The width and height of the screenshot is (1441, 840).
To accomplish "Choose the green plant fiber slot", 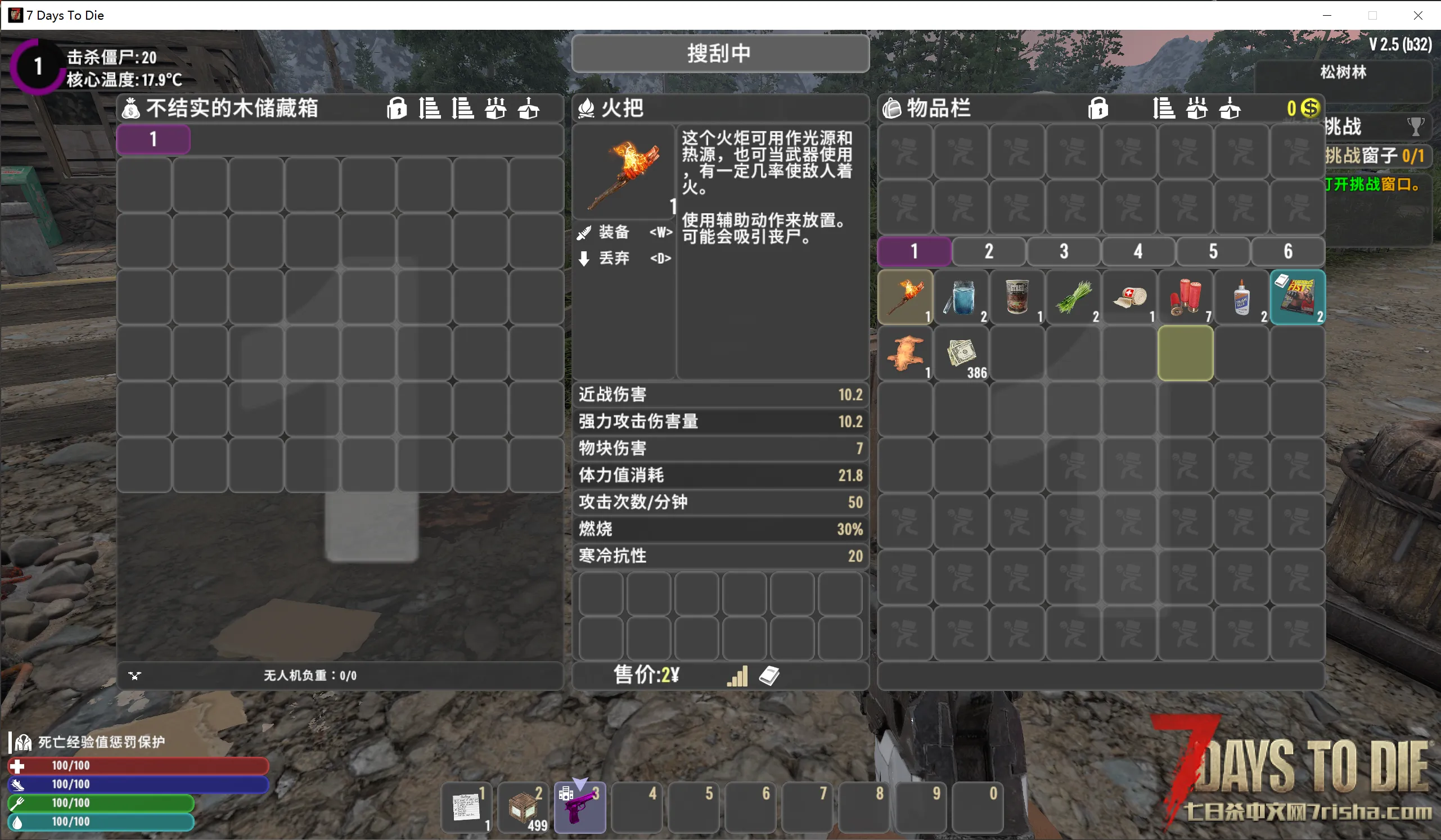I will (x=1073, y=297).
